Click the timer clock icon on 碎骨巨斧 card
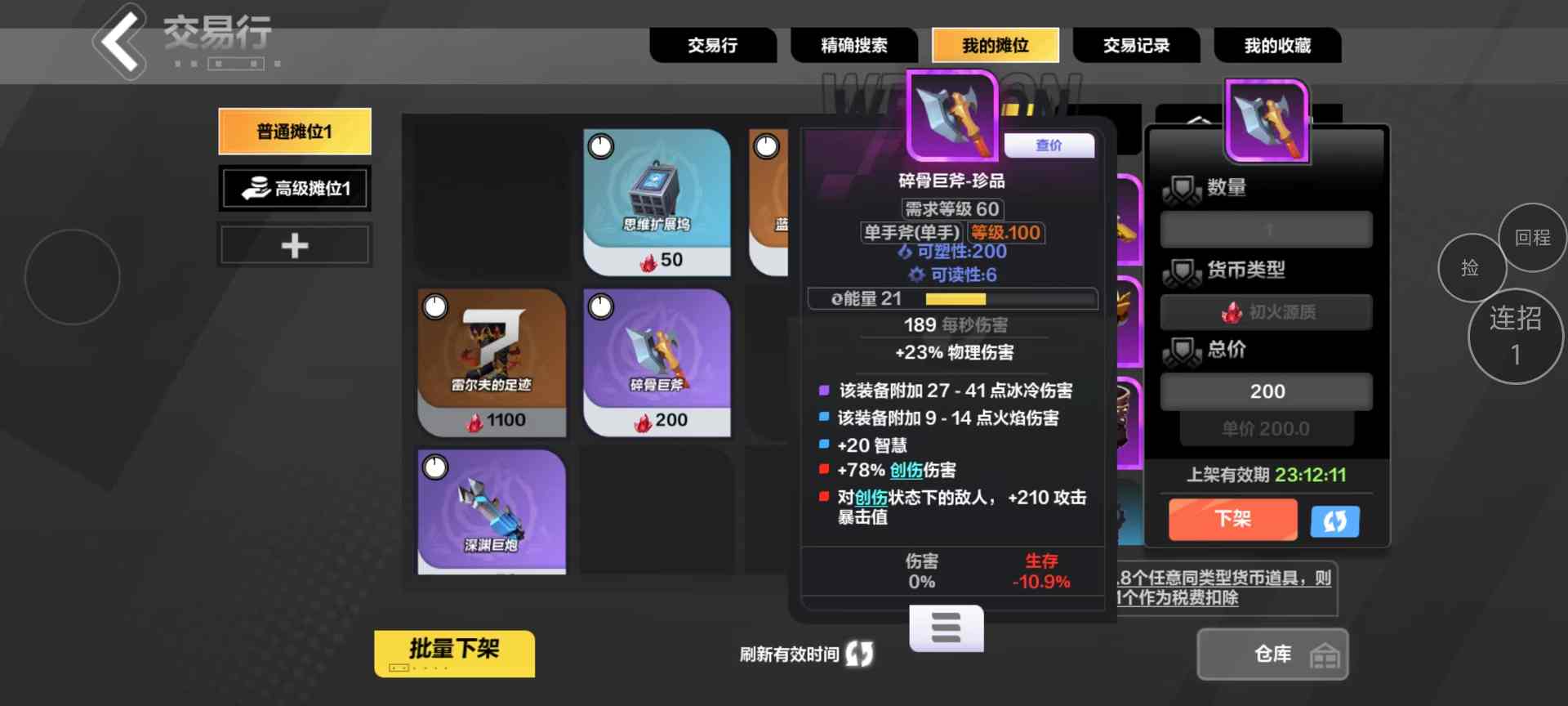 point(599,306)
